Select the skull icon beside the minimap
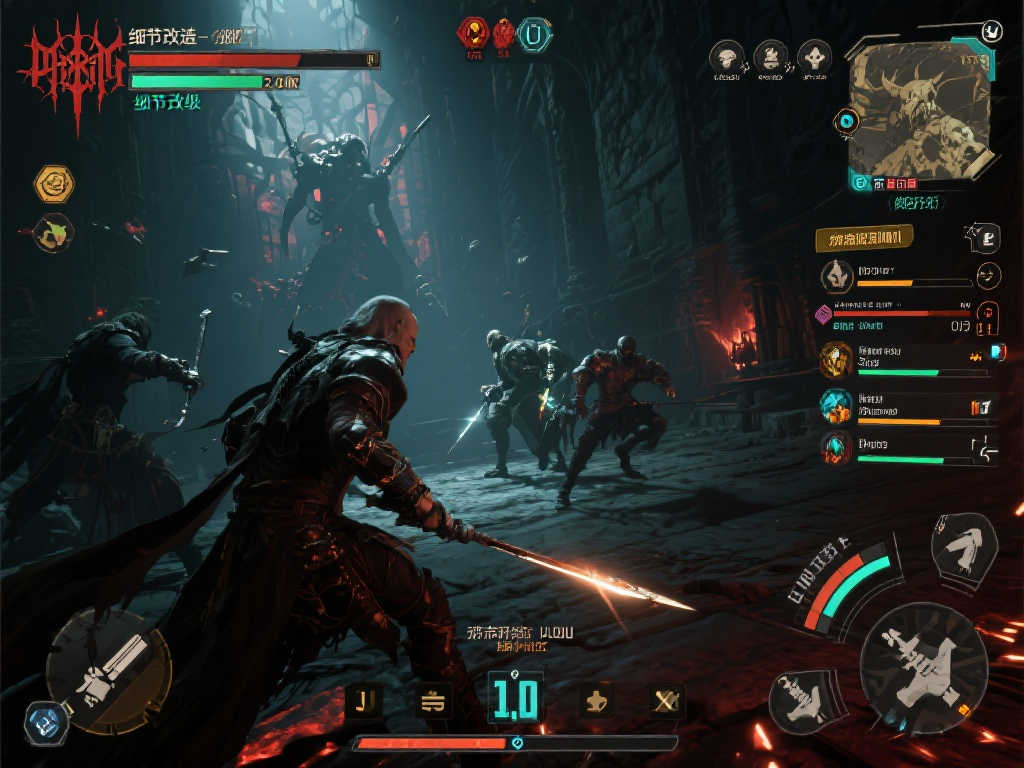 point(815,56)
